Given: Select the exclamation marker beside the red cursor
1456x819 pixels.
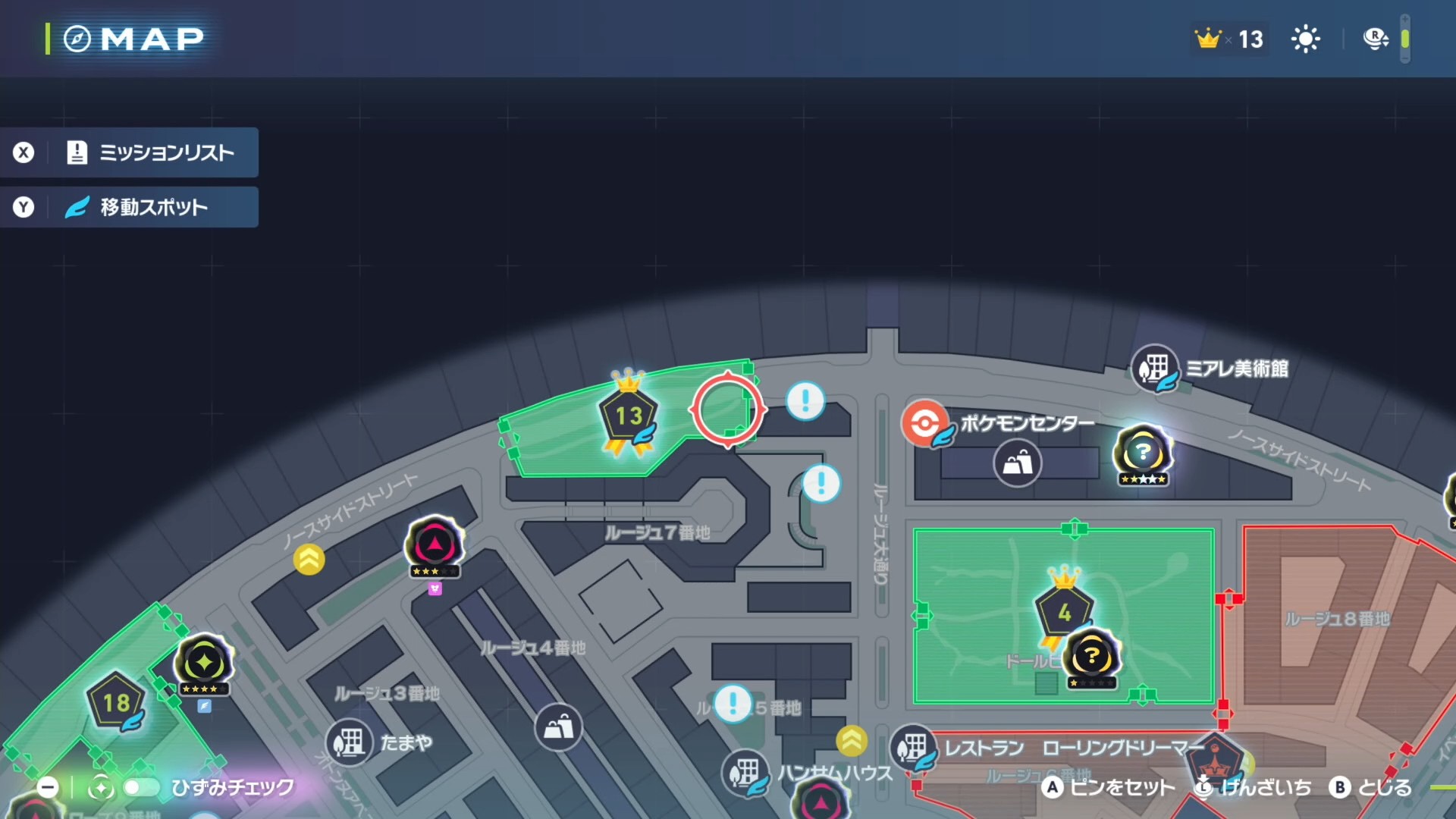Looking at the screenshot, I should tap(805, 400).
